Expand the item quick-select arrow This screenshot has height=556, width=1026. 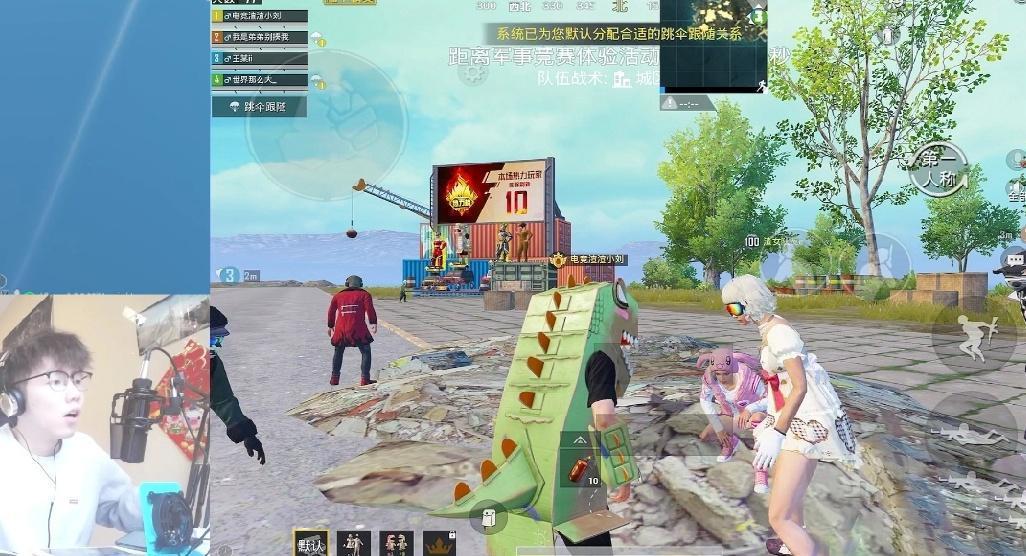pyautogui.click(x=582, y=440)
